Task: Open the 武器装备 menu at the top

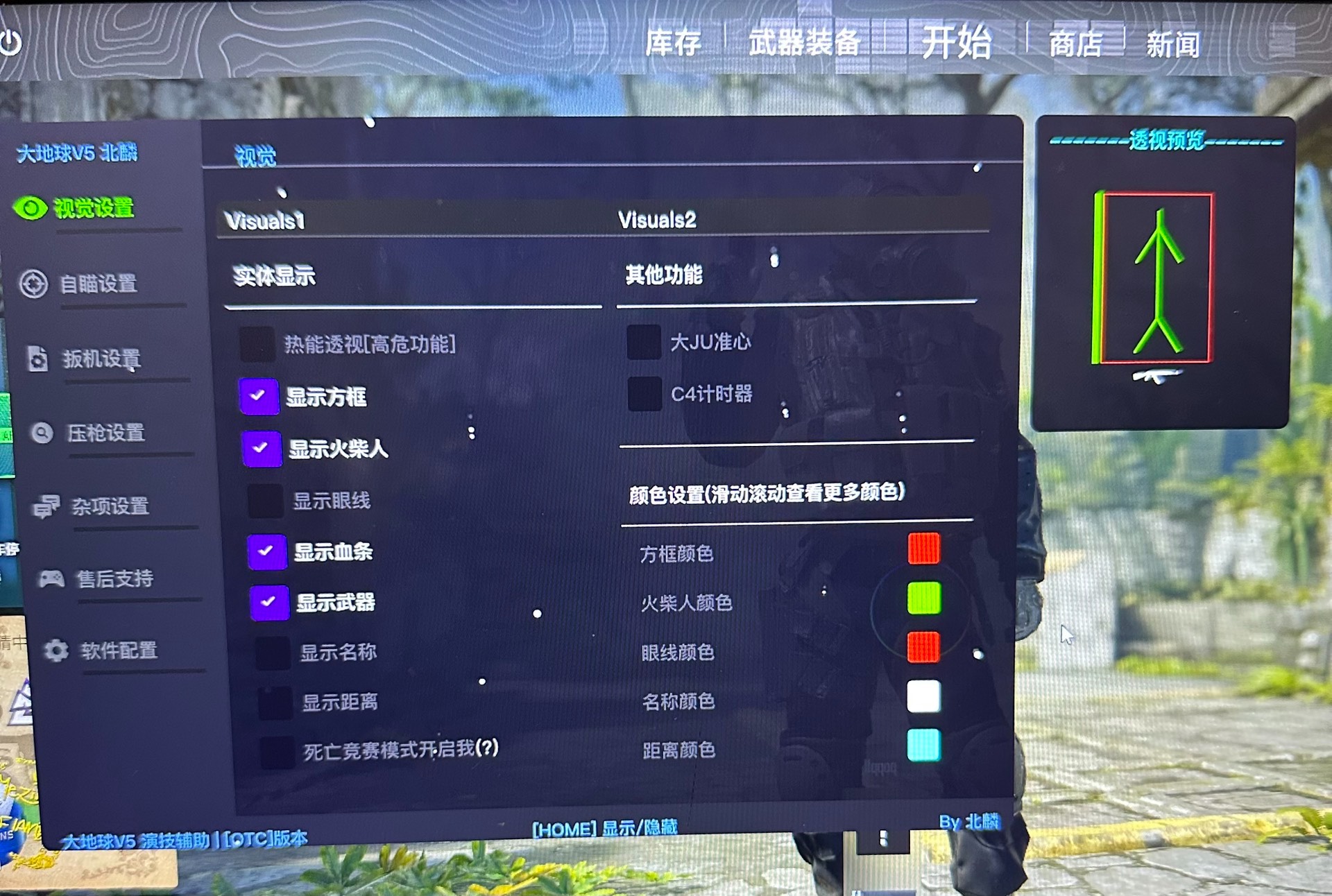Action: pos(803,43)
